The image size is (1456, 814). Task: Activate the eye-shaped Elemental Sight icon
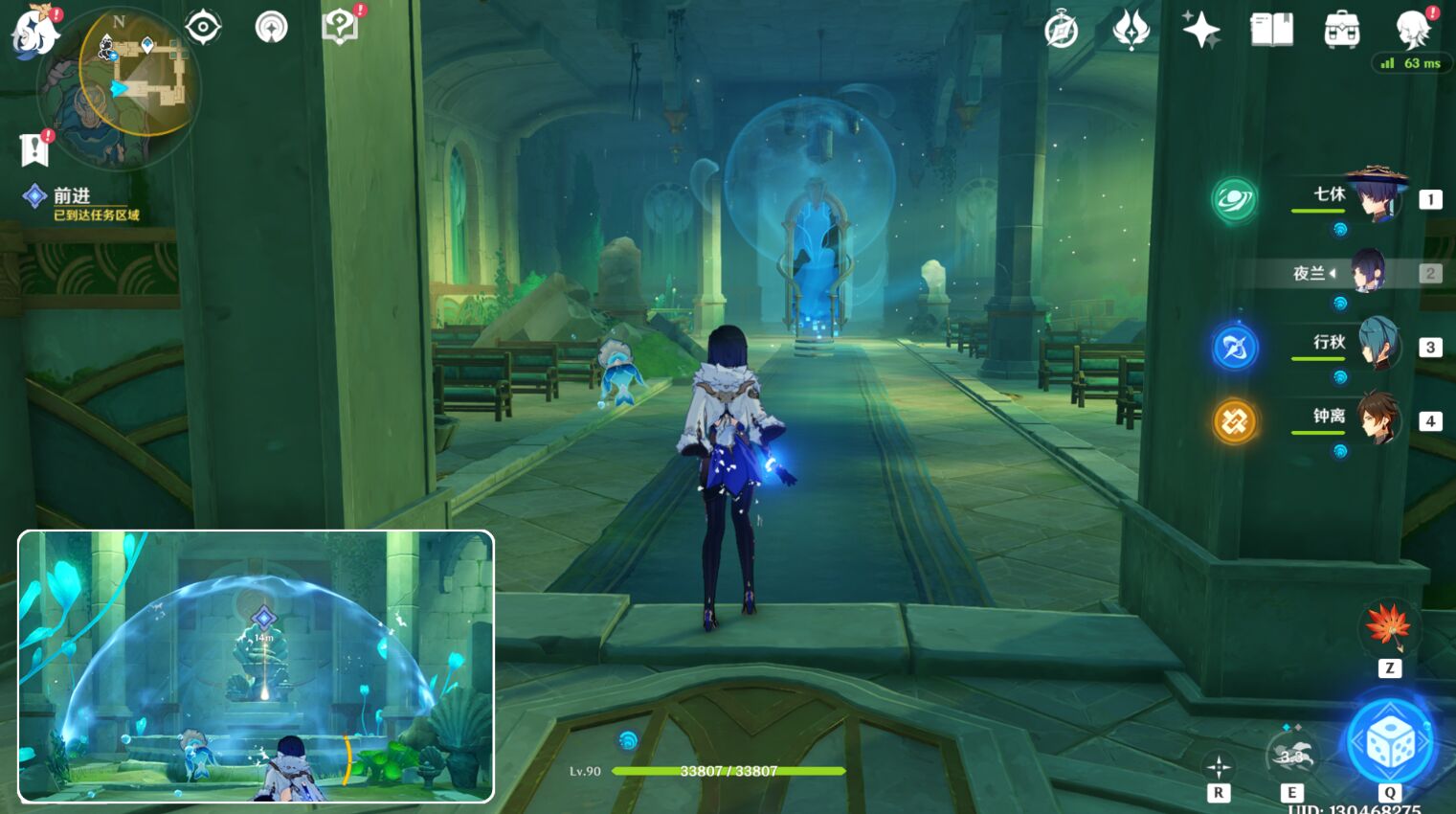click(203, 27)
